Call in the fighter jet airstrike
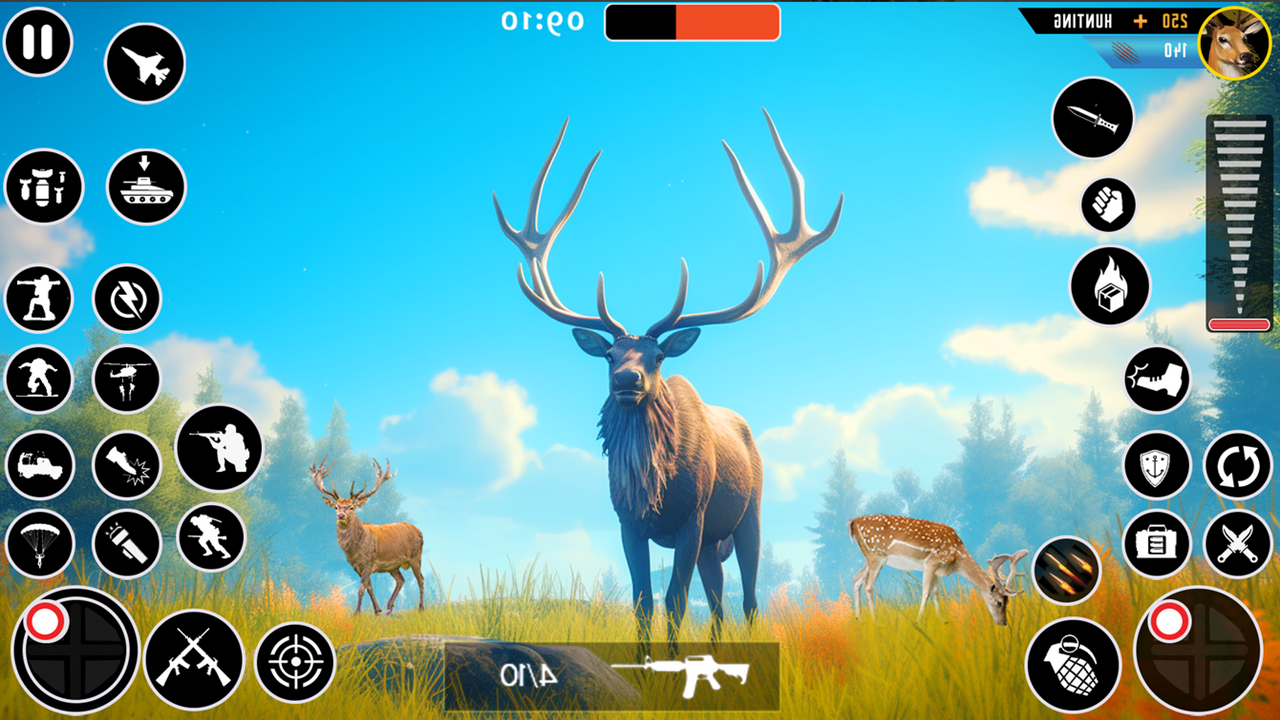The image size is (1280, 720). click(146, 62)
